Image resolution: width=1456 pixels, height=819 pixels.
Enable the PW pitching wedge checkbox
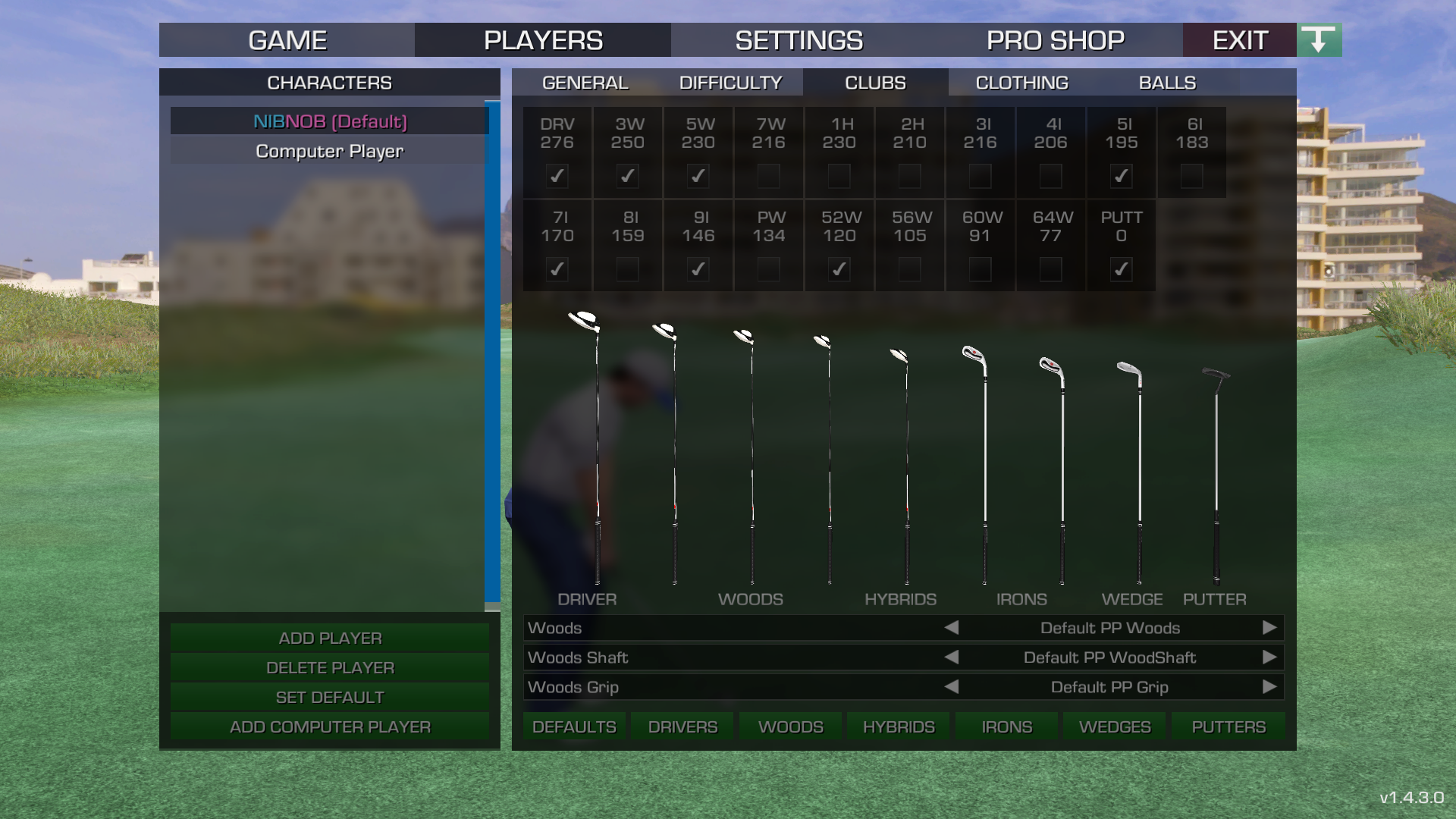tap(768, 269)
